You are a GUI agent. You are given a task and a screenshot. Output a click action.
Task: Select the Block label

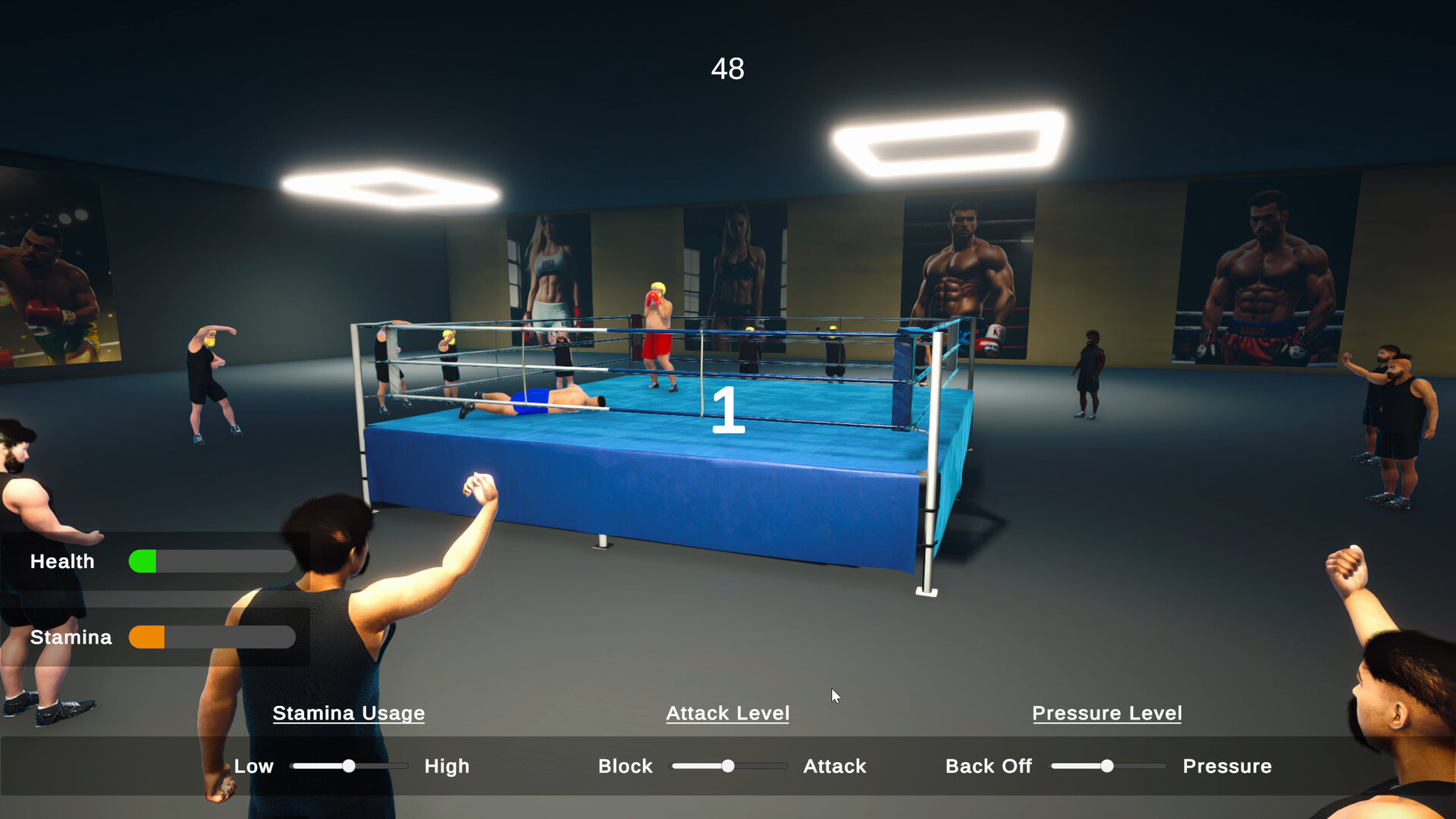(x=625, y=766)
